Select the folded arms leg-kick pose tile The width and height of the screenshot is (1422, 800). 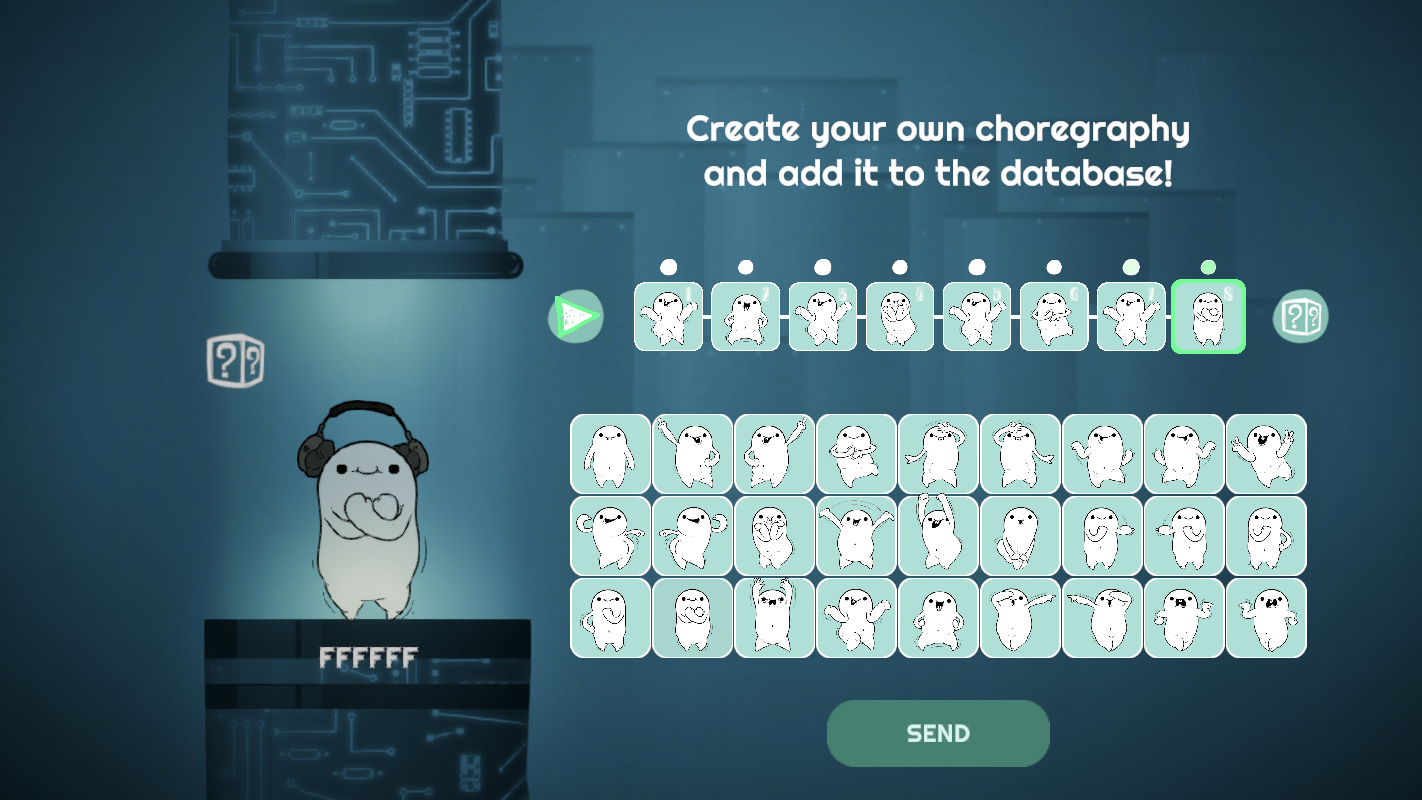[x=856, y=454]
